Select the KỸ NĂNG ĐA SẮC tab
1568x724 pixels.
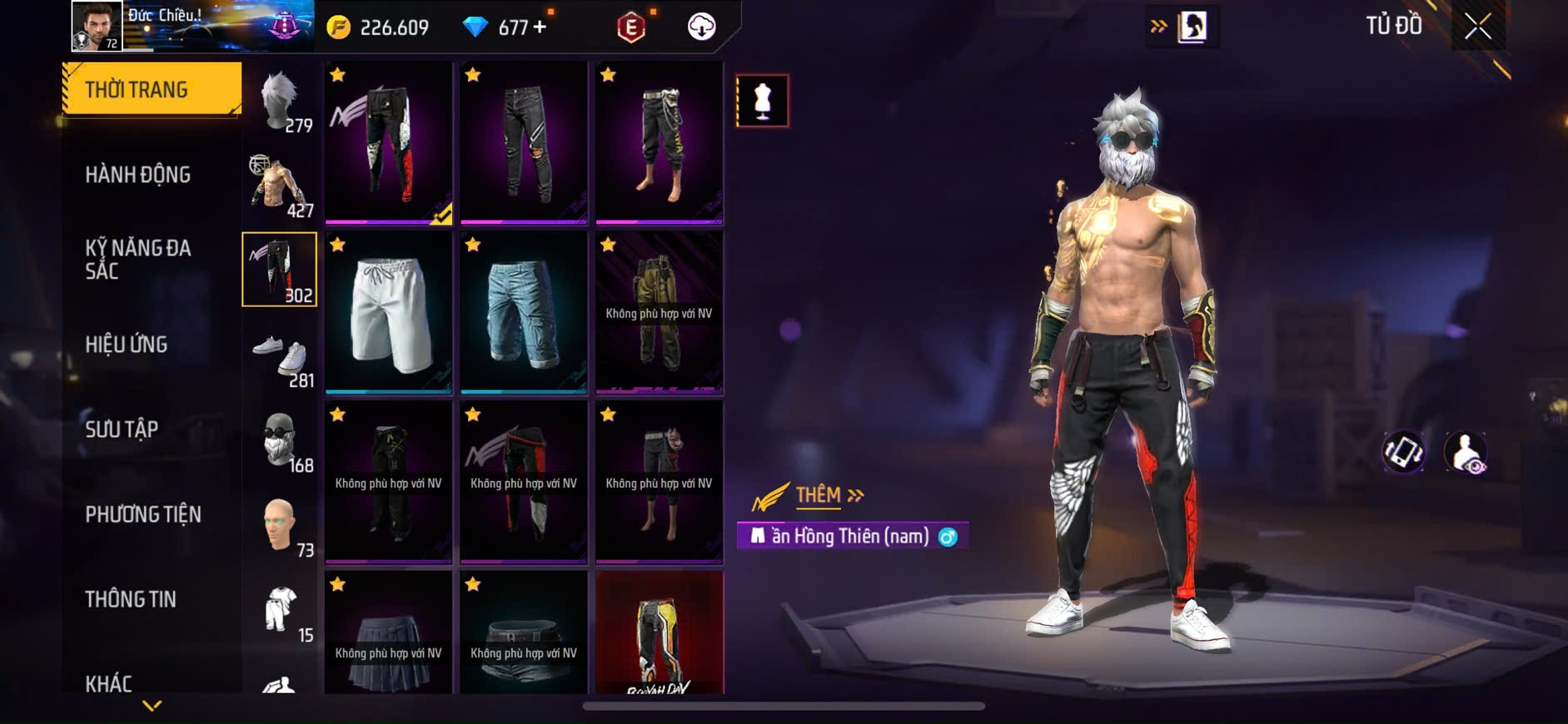click(138, 259)
